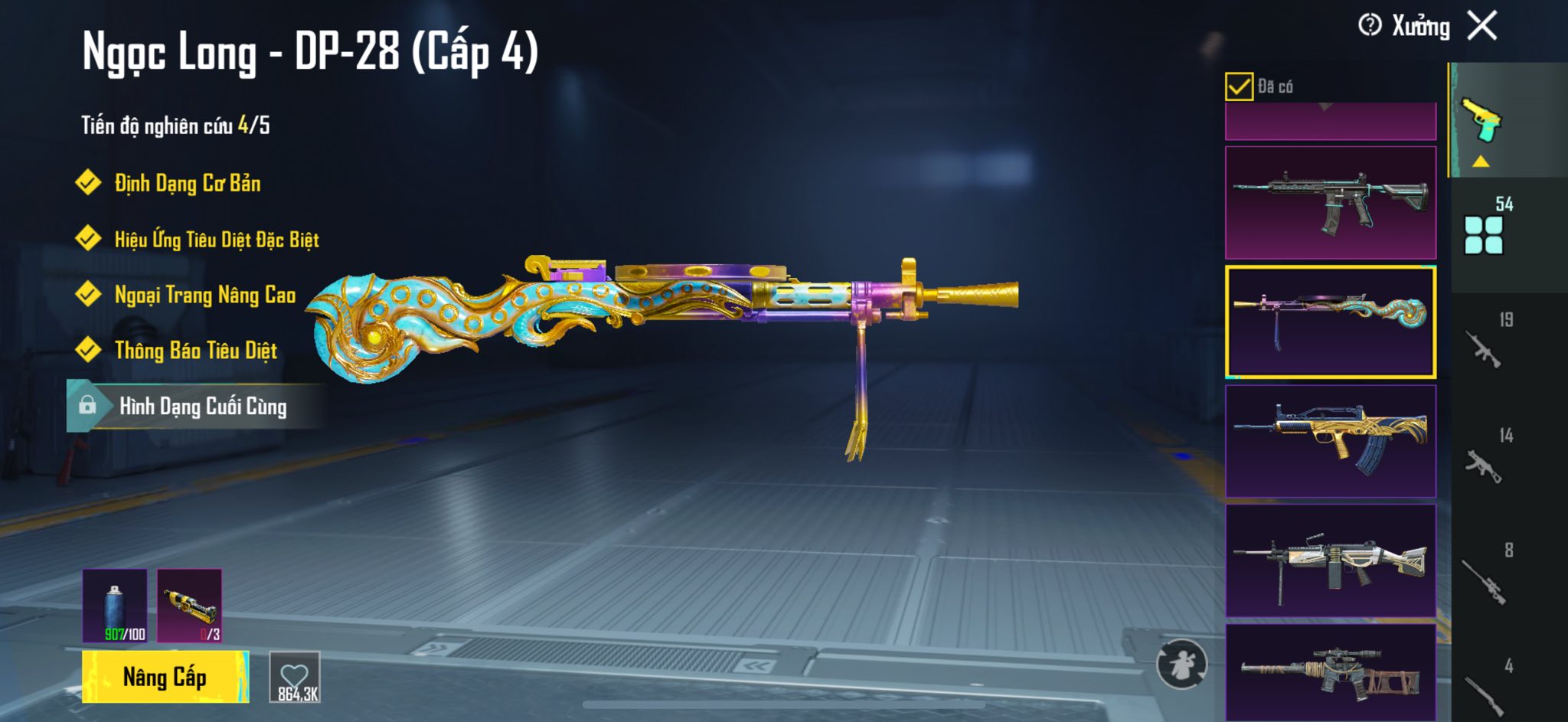
Task: Choose the gold and blue Groza skin thumbnail
Action: point(1331,442)
